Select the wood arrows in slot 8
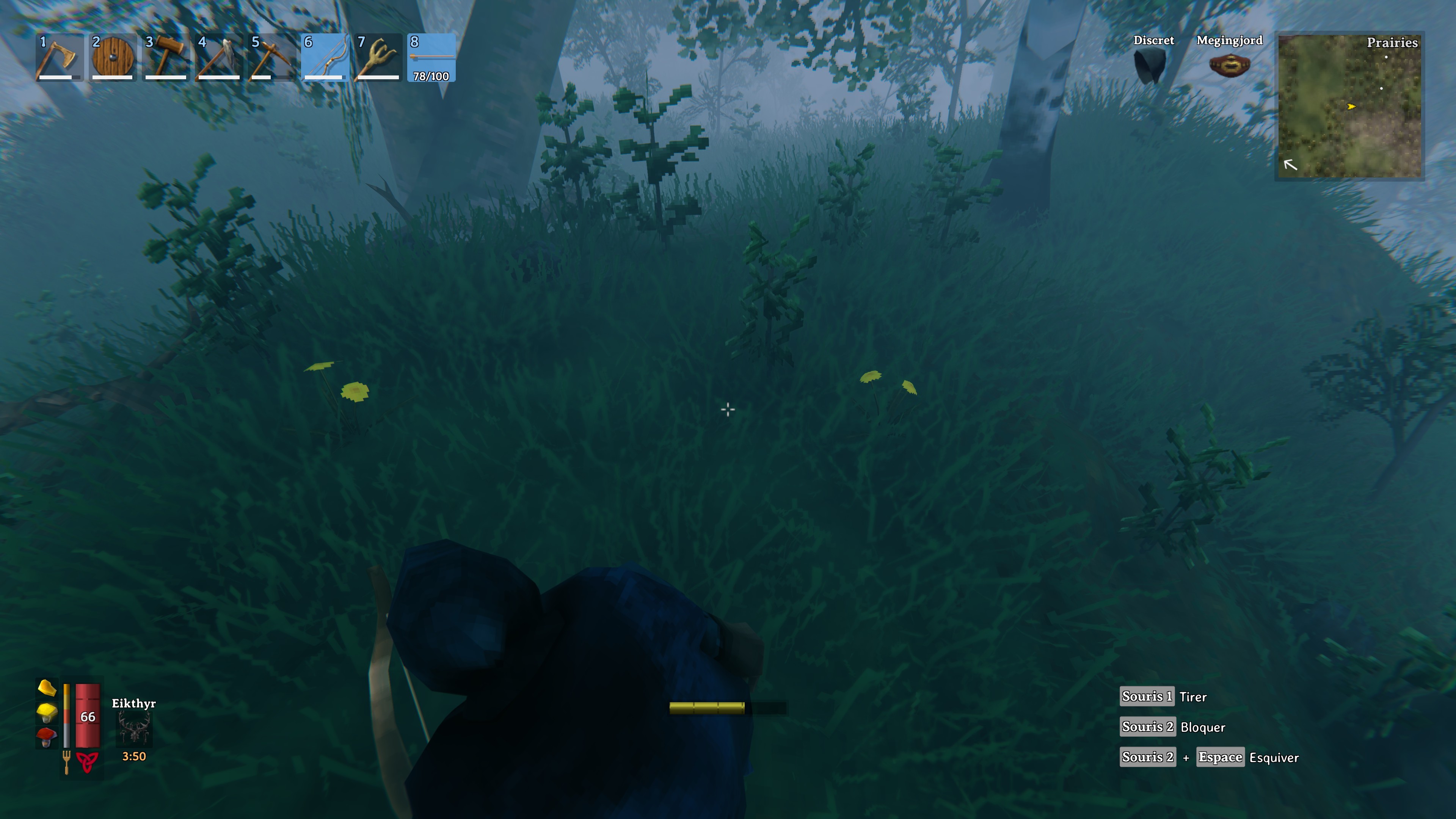Screen dimensions: 1456x819 (x=431, y=56)
